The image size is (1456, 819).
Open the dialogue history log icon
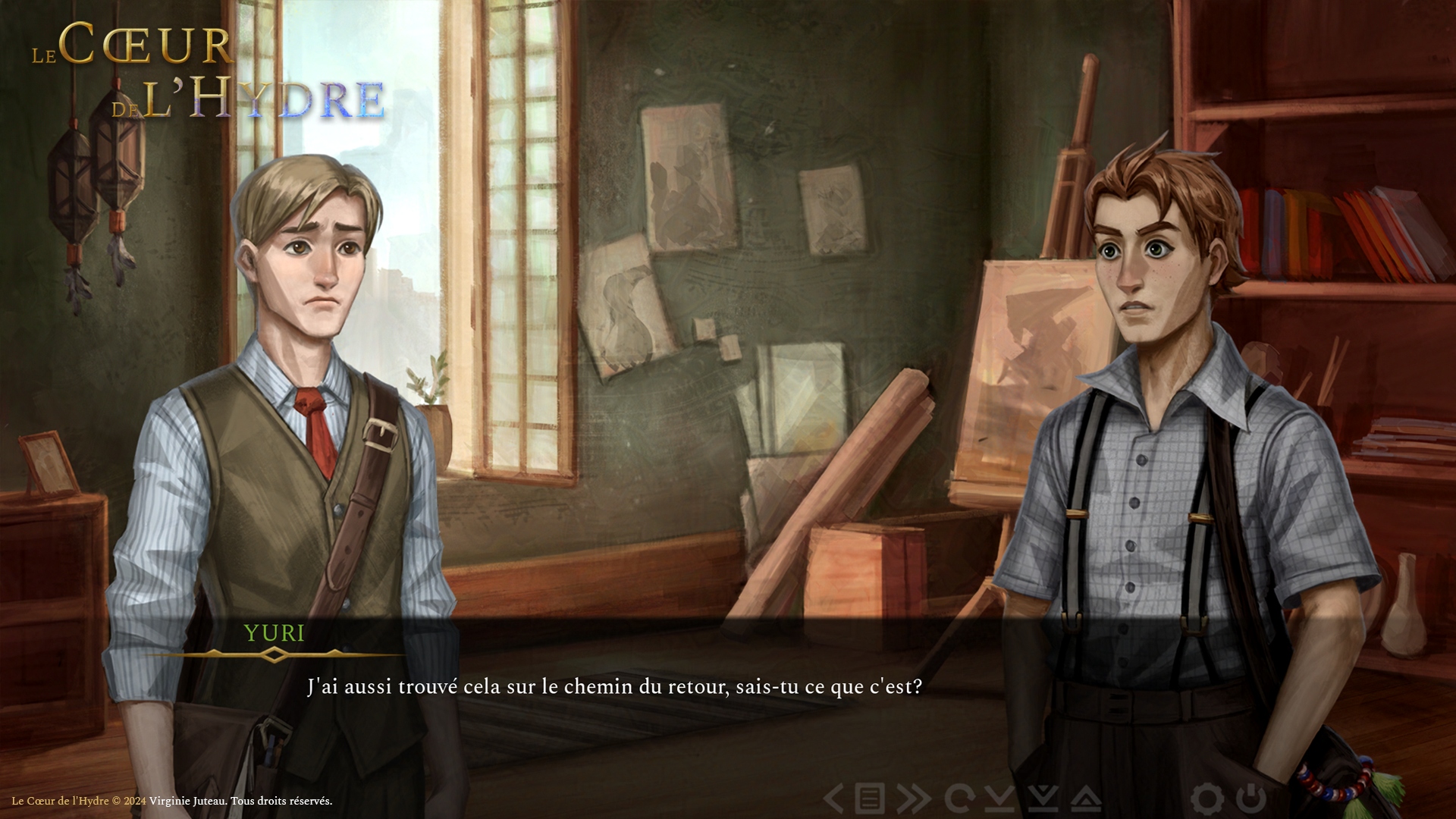click(870, 799)
